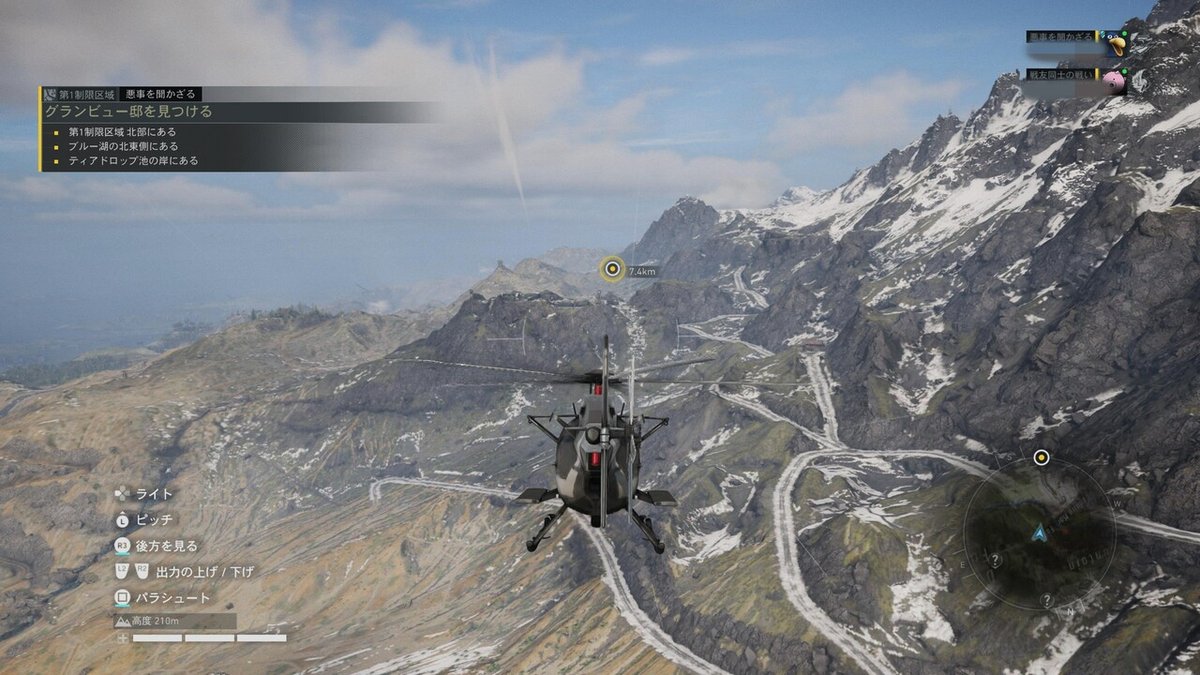The width and height of the screenshot is (1200, 675).
Task: Open the circular minimap
Action: (1040, 532)
